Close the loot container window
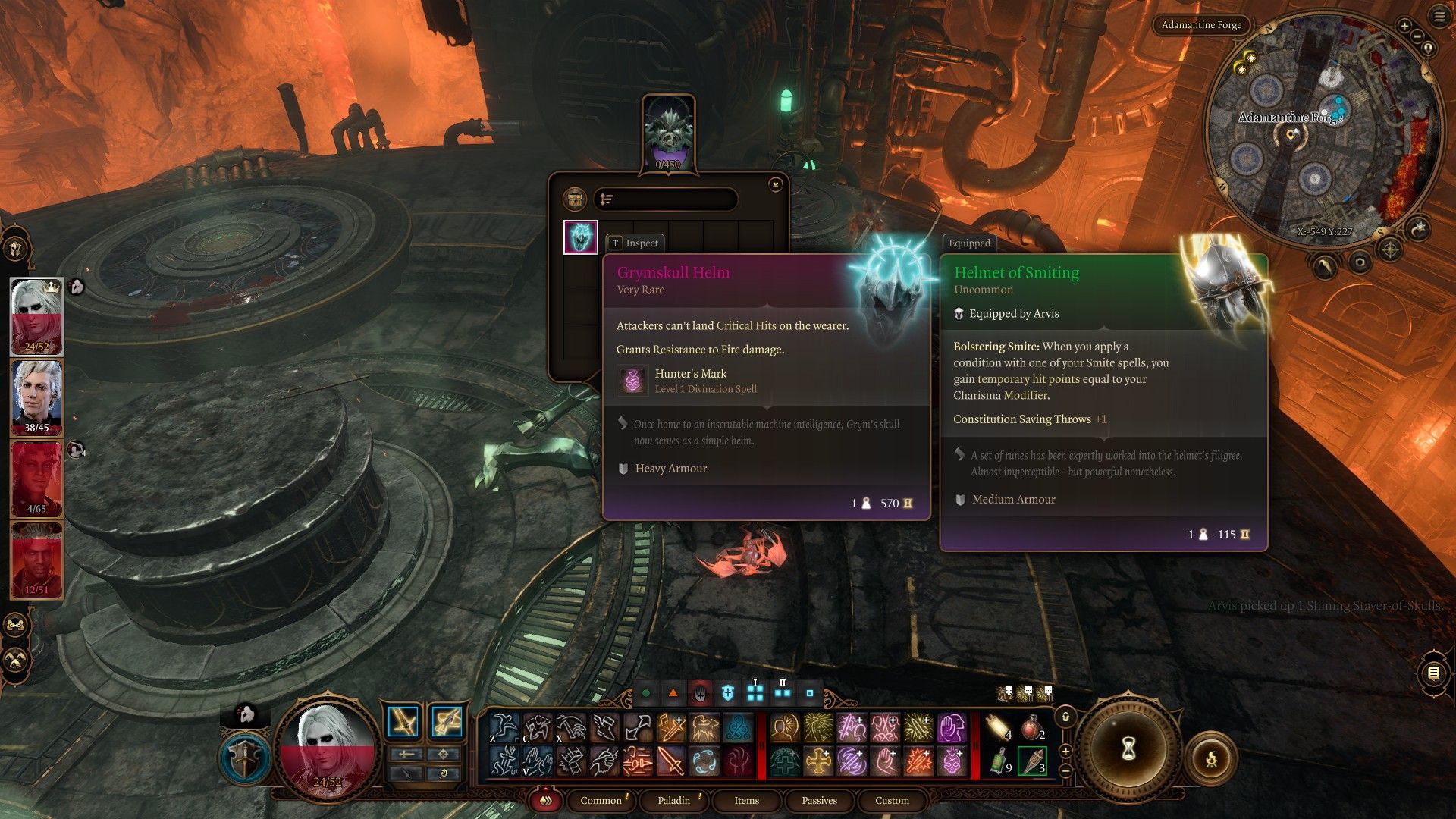Viewport: 1456px width, 819px height. pos(775,184)
